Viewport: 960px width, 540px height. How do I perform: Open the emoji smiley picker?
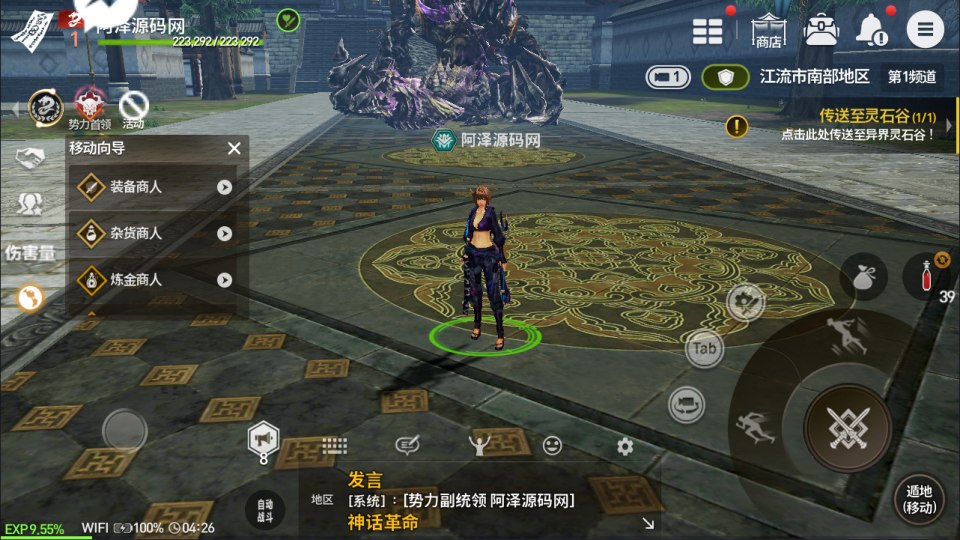coord(552,446)
